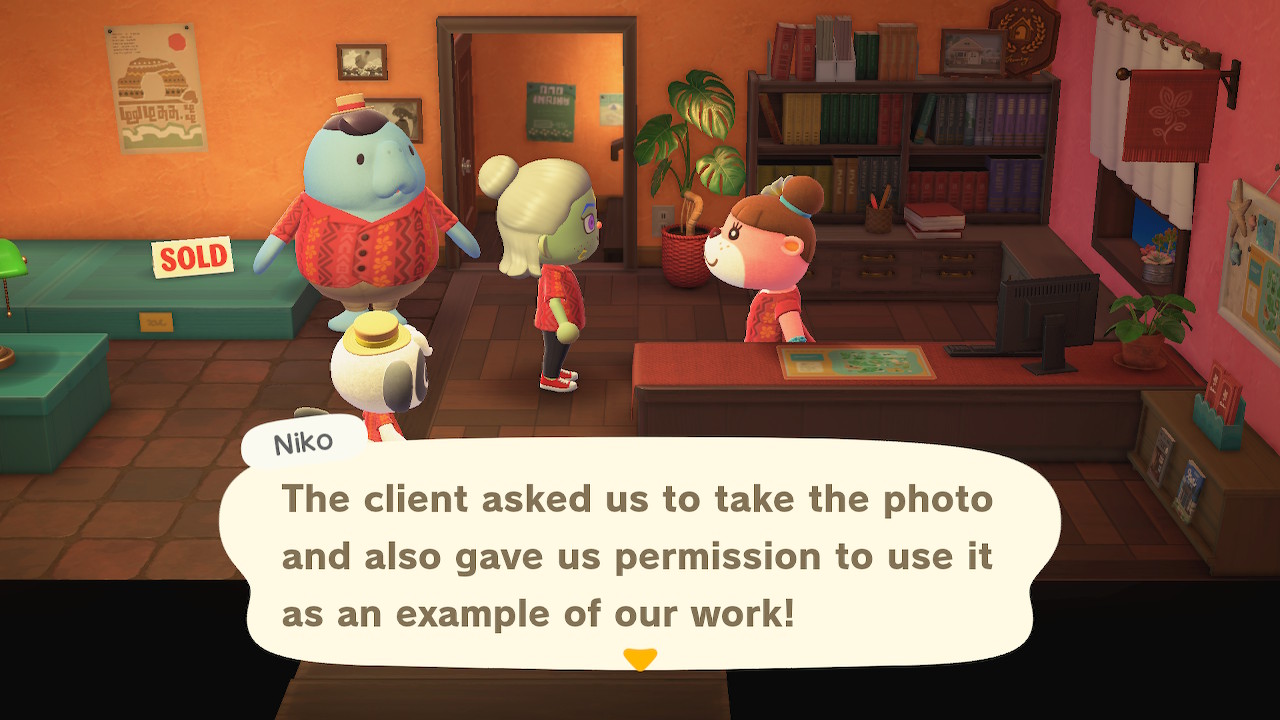Click Niko's dialogue speech bubble
The height and width of the screenshot is (720, 1280).
(638, 555)
